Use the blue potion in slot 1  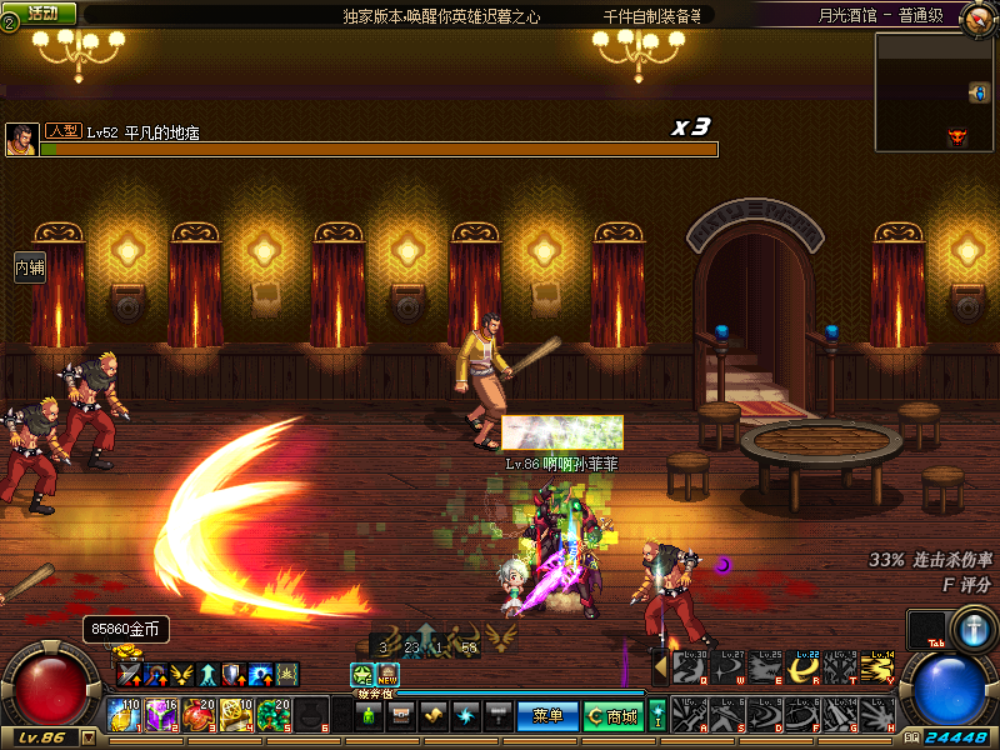(124, 715)
